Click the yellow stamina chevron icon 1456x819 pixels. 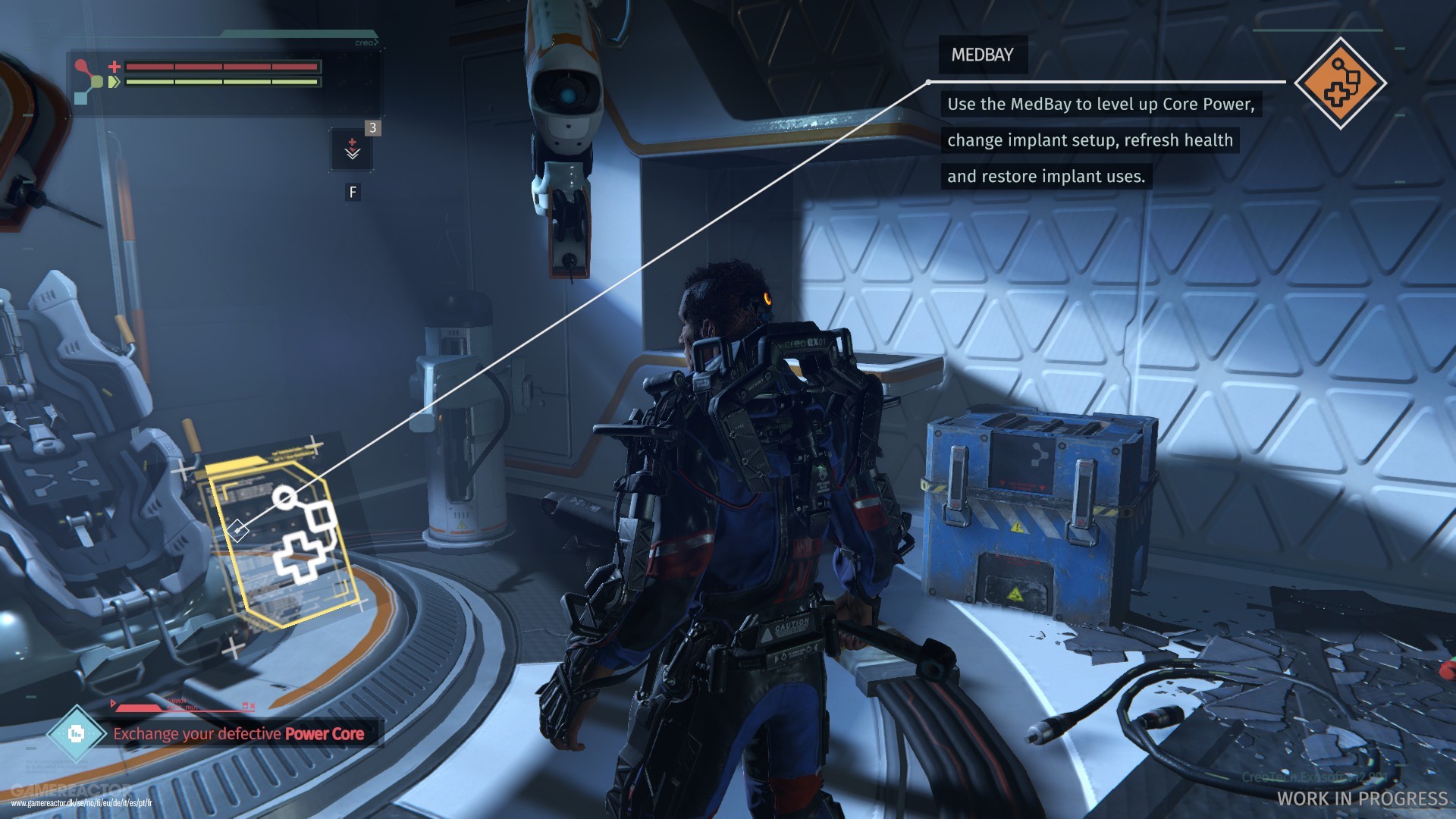point(114,82)
